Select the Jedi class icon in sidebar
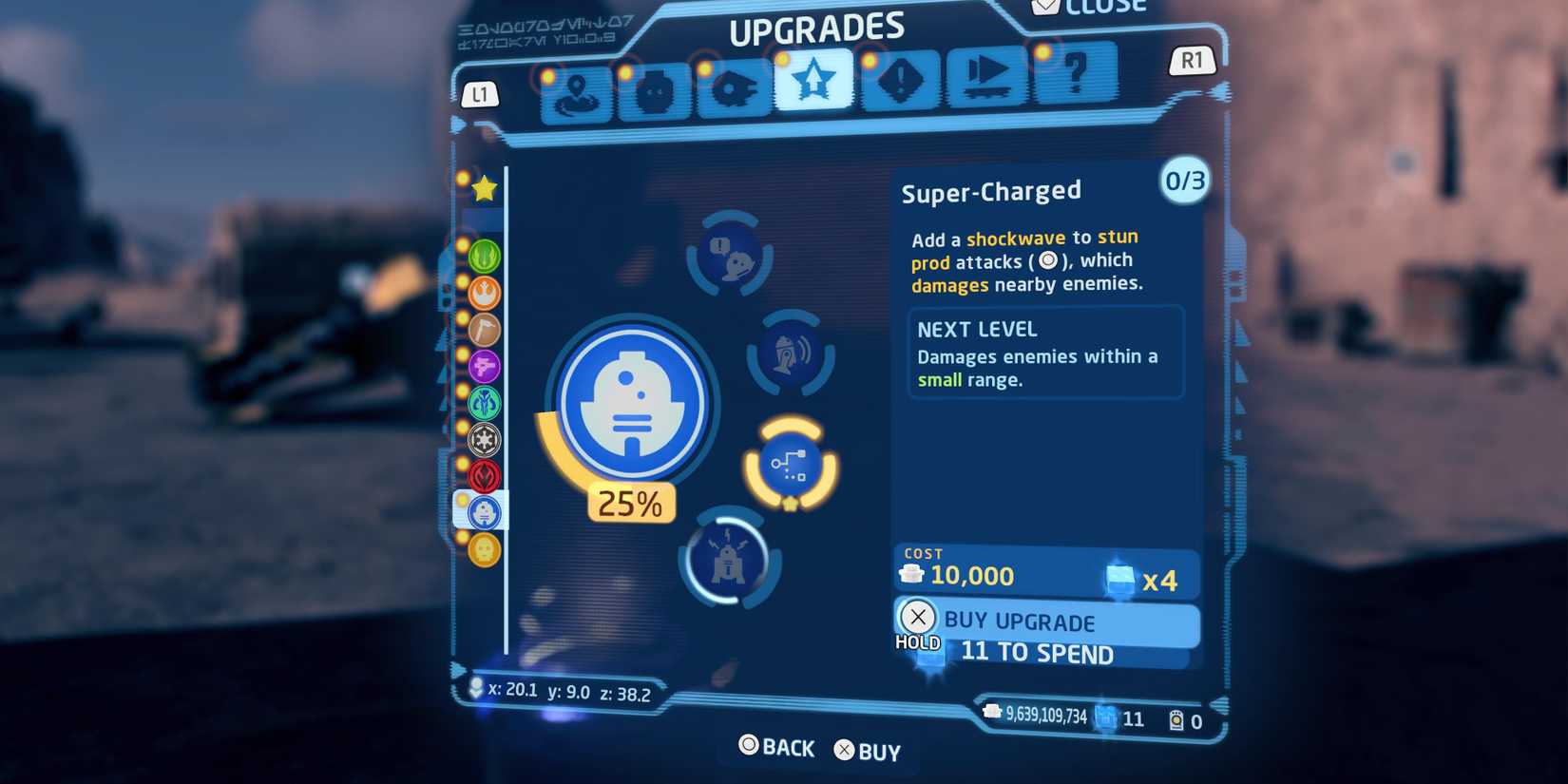 (x=485, y=255)
